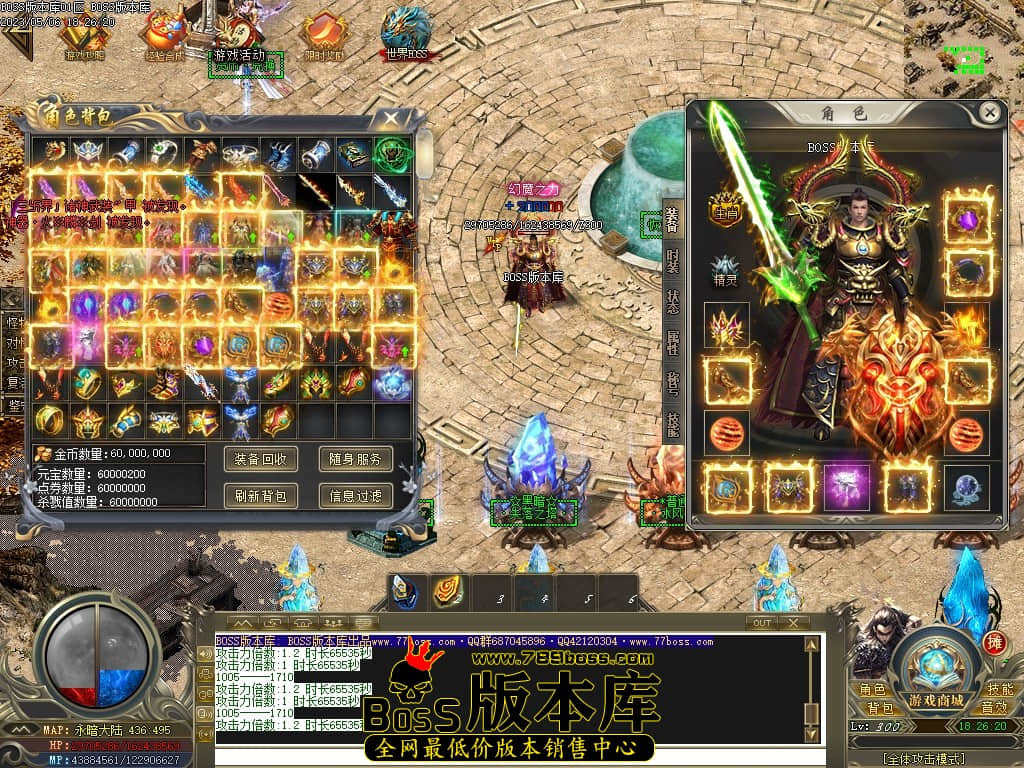Switch to the 时装 fashion tab

673,264
